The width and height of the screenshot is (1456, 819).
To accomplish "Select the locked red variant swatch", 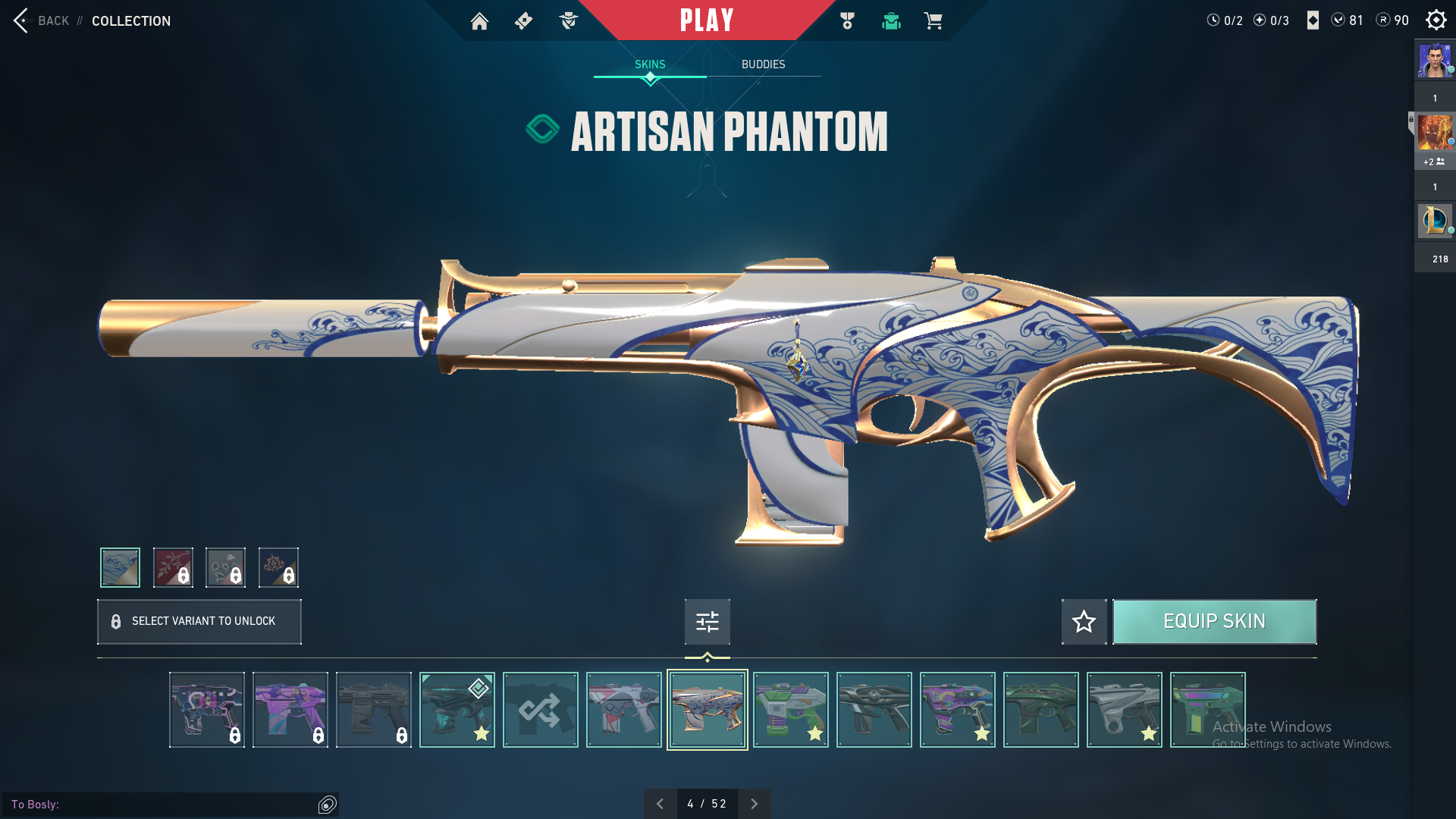I will [x=173, y=567].
